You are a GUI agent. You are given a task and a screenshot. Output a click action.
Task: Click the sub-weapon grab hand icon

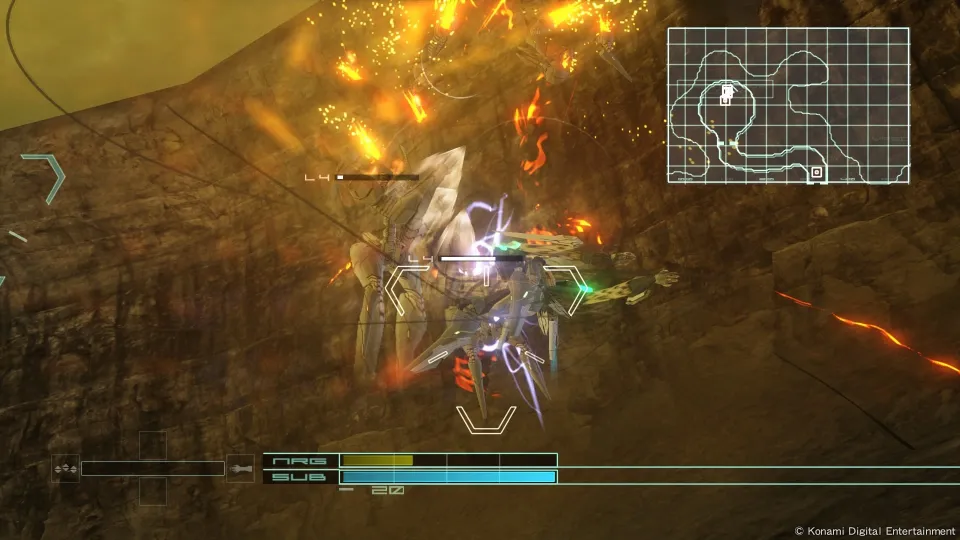pyautogui.click(x=240, y=468)
